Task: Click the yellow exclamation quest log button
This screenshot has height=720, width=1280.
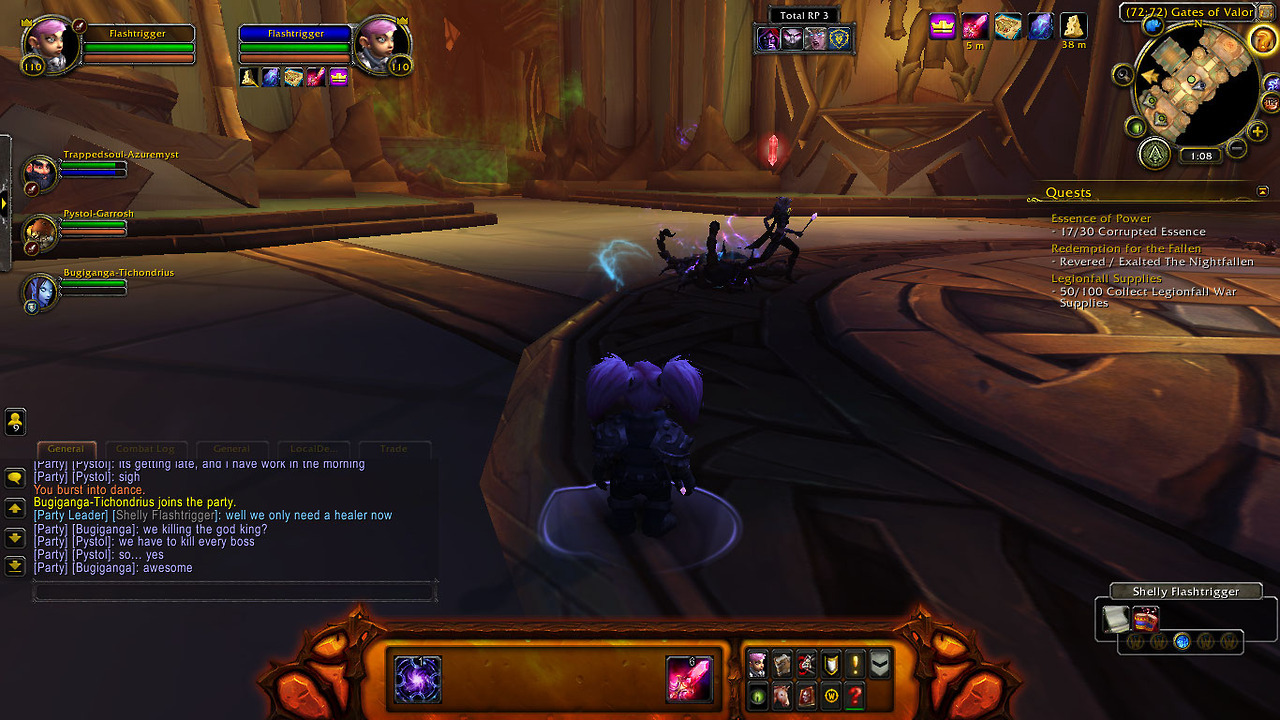Action: (x=855, y=665)
